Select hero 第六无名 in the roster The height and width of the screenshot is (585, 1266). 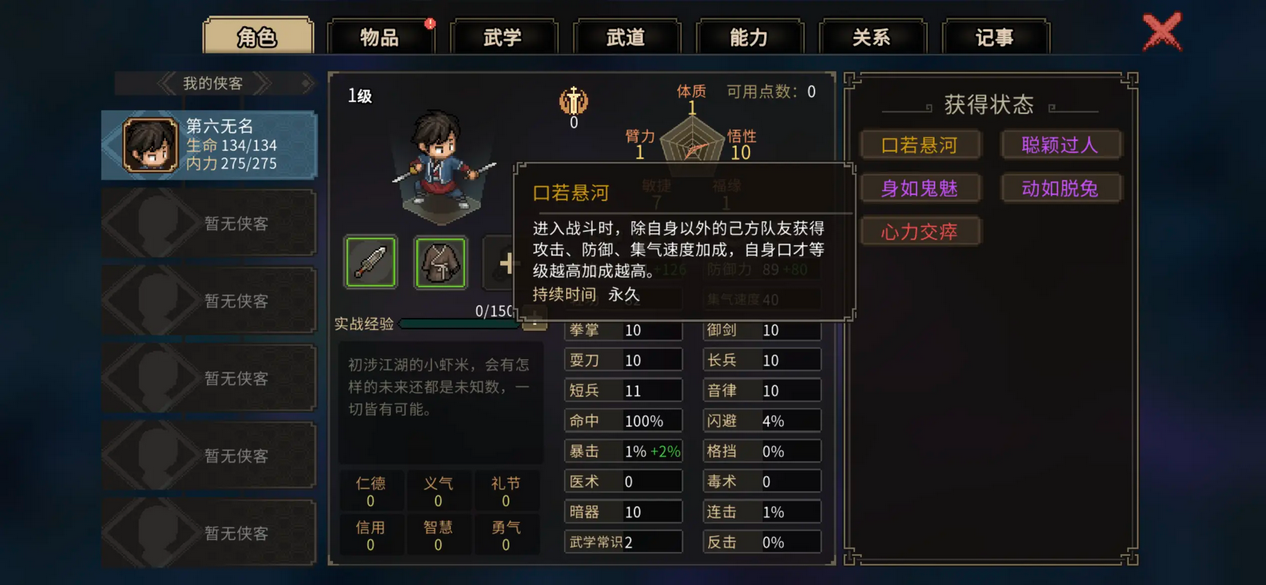click(x=209, y=144)
